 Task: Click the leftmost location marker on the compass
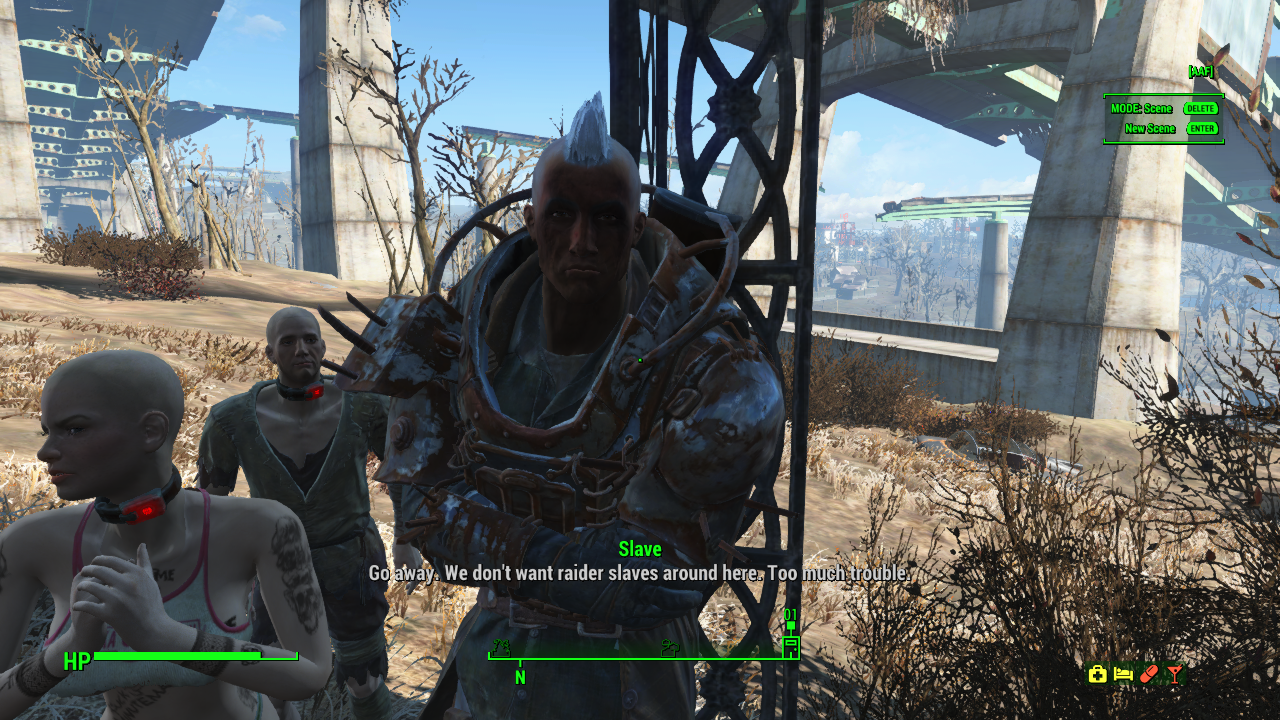(x=501, y=648)
